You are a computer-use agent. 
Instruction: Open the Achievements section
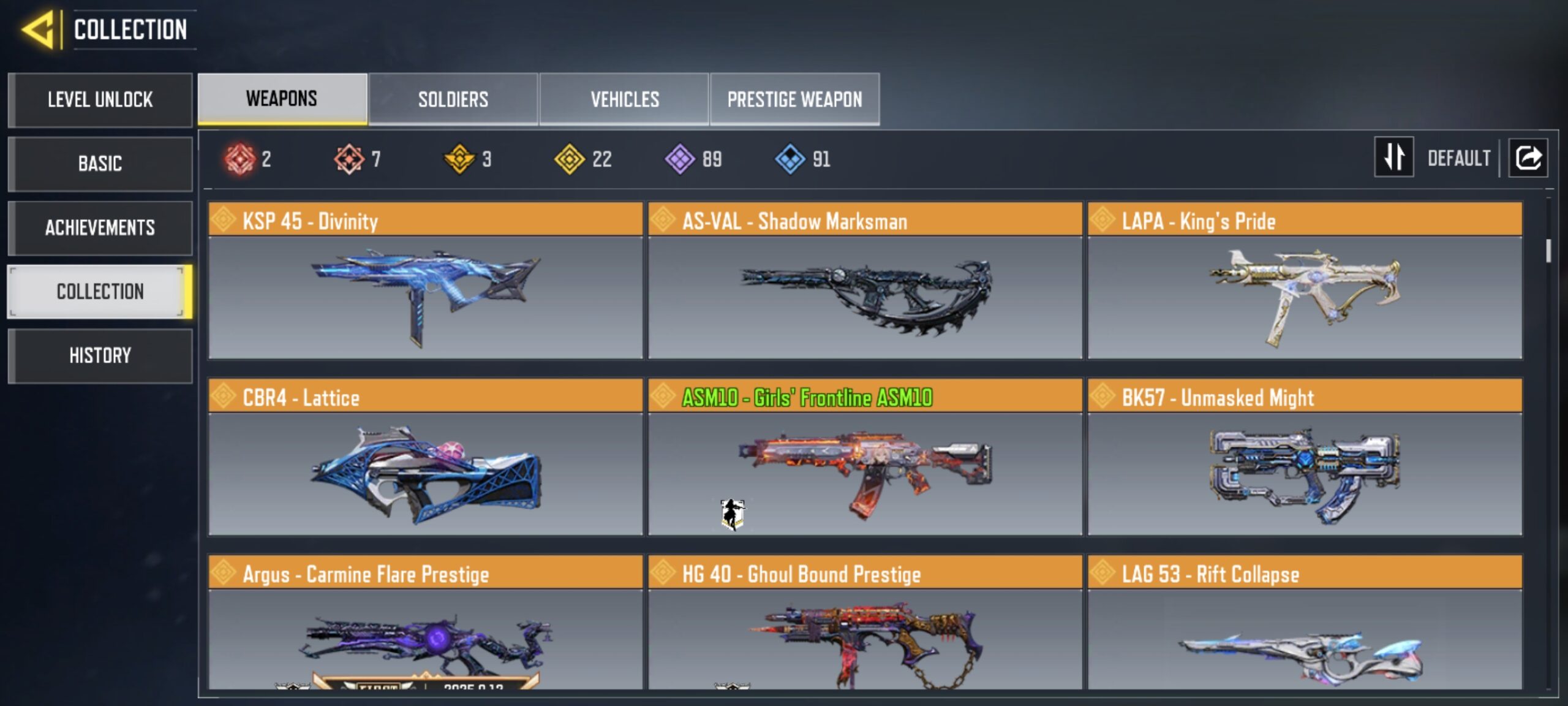pyautogui.click(x=100, y=227)
